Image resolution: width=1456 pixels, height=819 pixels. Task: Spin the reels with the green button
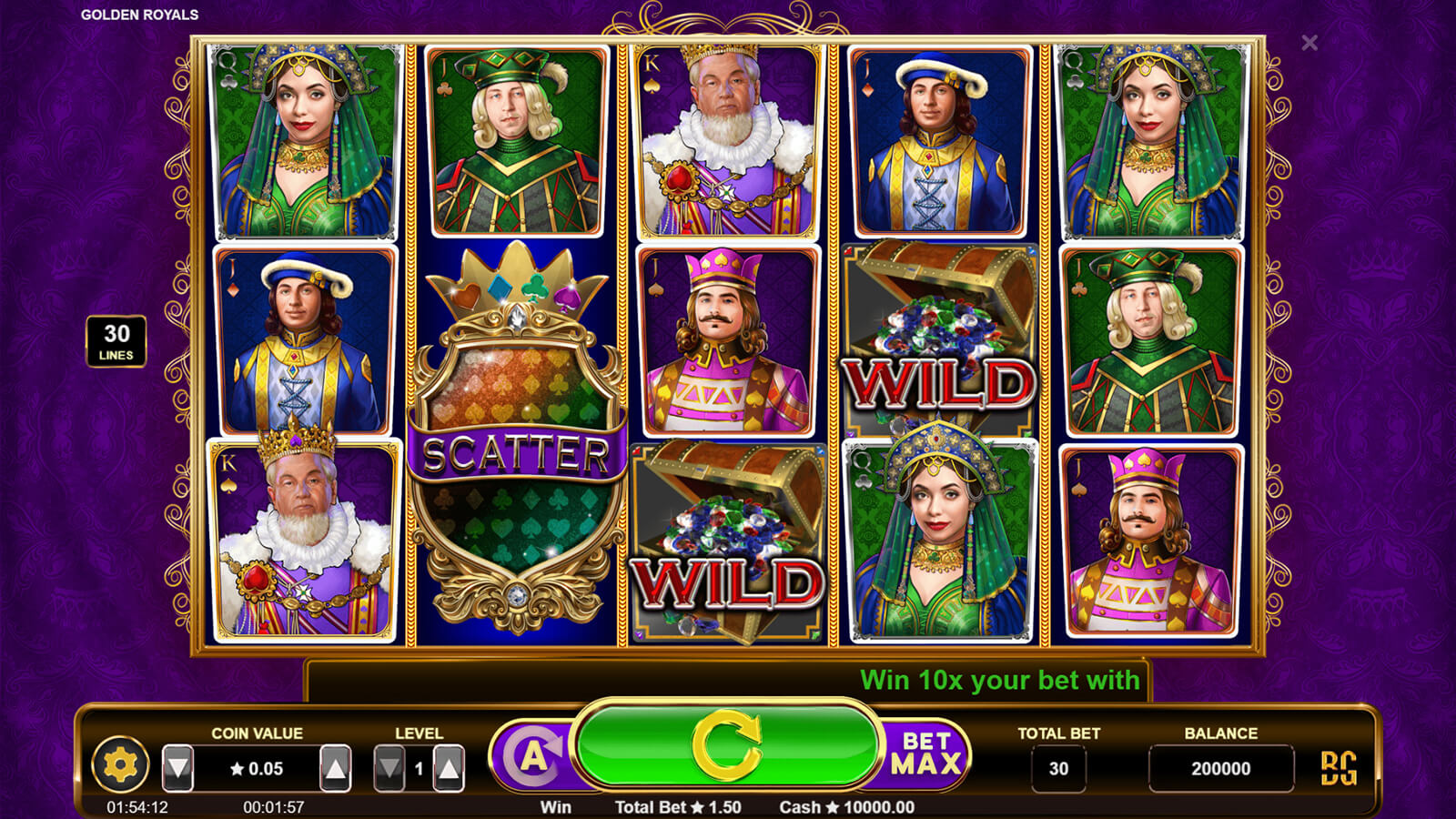[x=726, y=746]
